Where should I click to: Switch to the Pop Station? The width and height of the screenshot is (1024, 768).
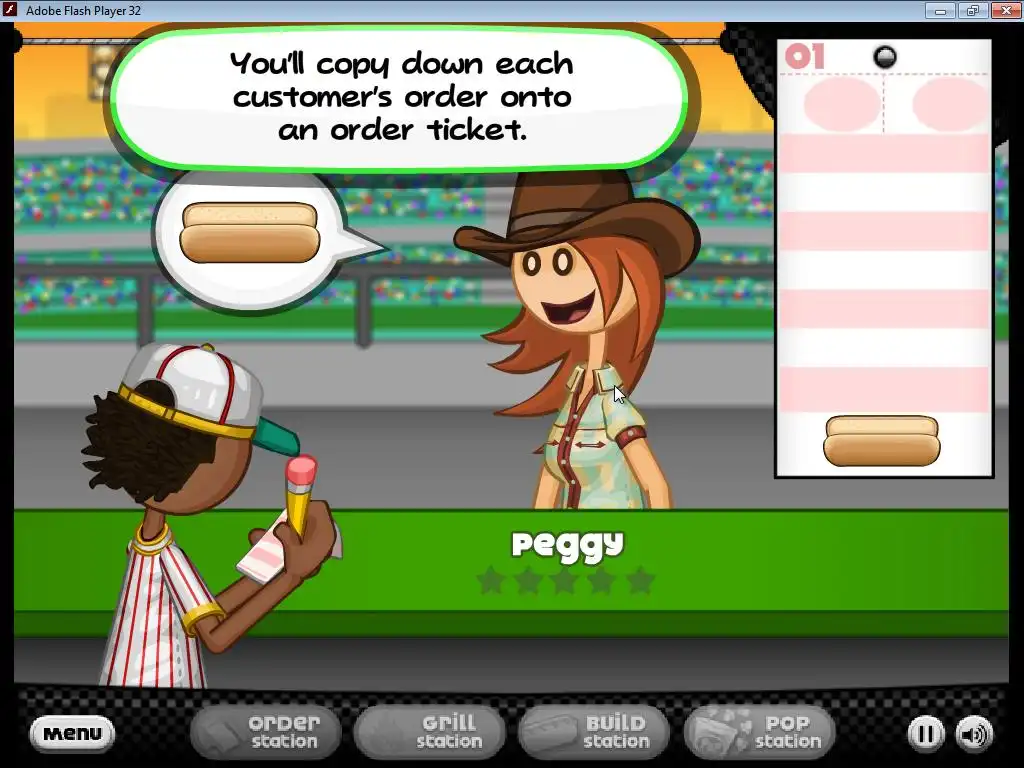point(760,732)
